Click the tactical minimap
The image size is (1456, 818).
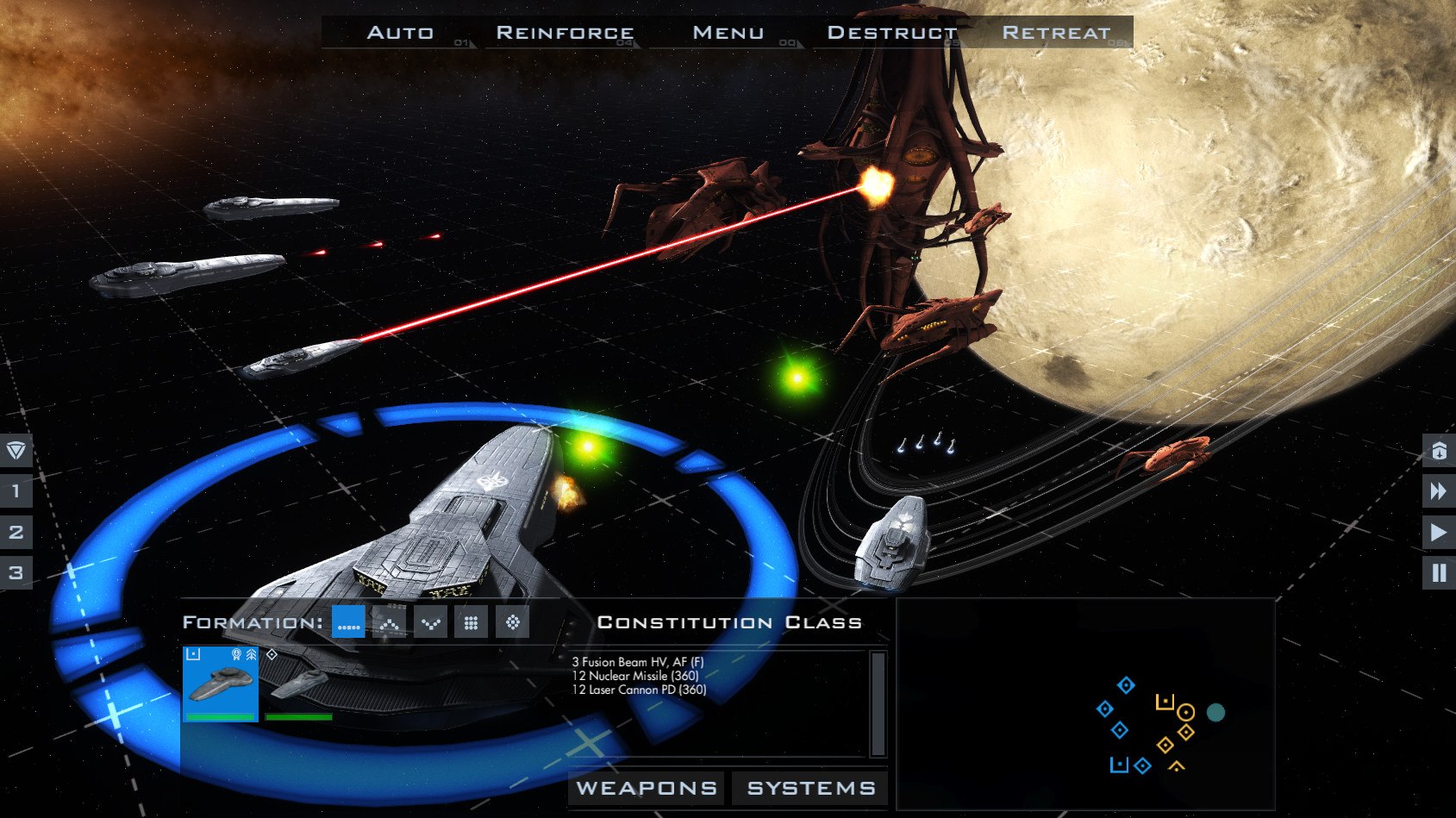tap(1085, 704)
